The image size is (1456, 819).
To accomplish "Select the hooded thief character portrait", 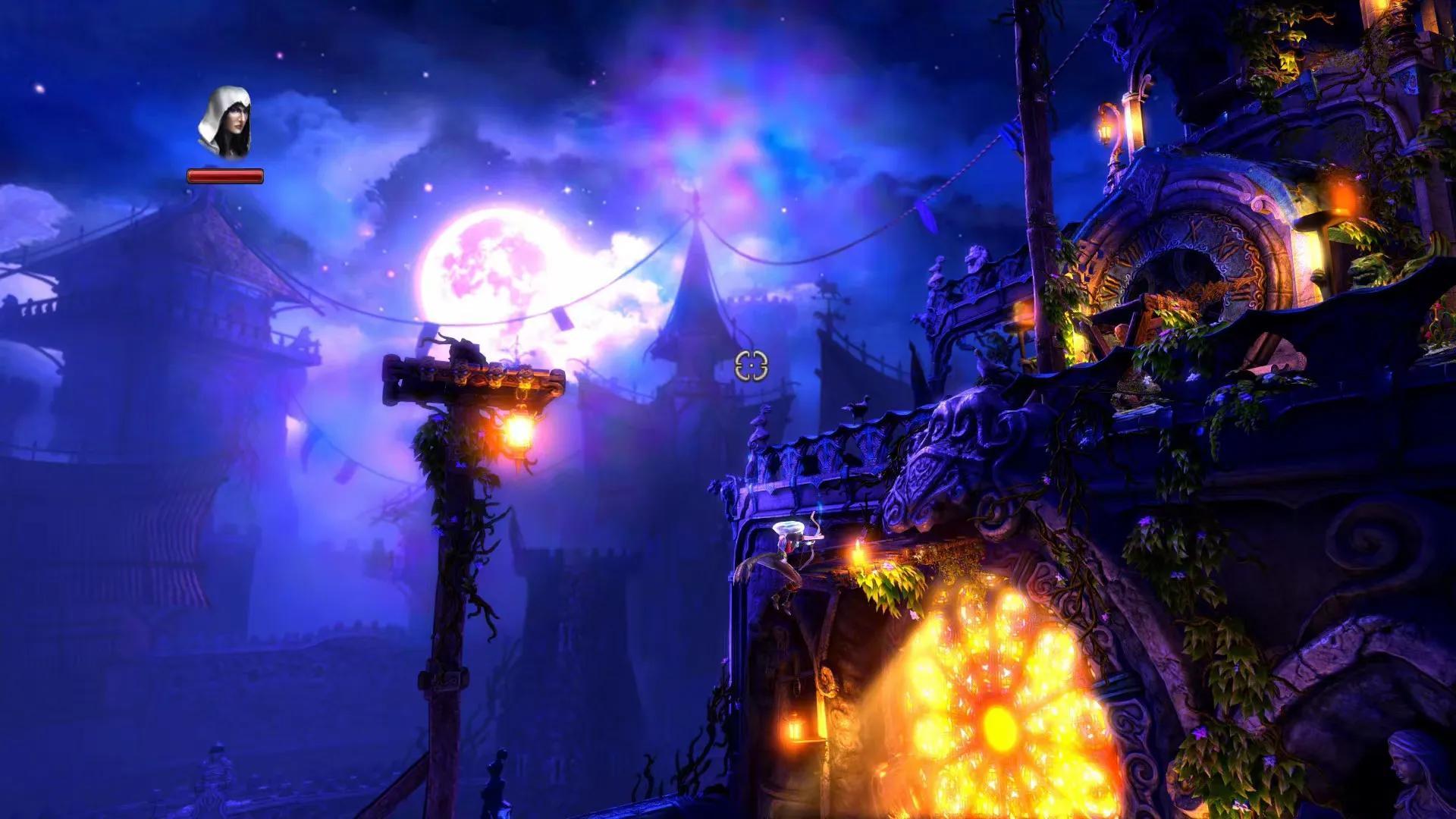I will (224, 124).
